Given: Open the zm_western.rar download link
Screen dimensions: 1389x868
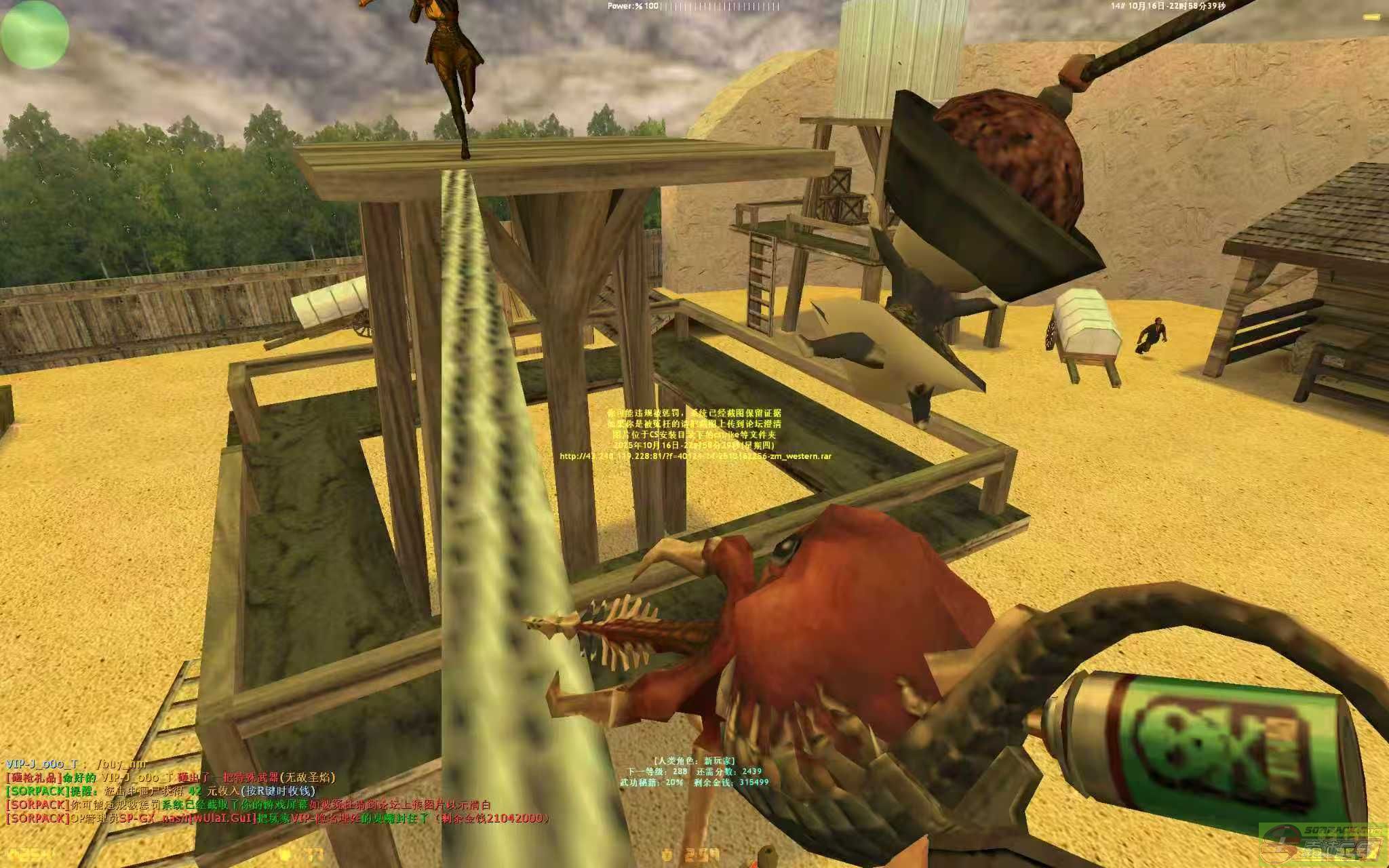Looking at the screenshot, I should click(695, 456).
